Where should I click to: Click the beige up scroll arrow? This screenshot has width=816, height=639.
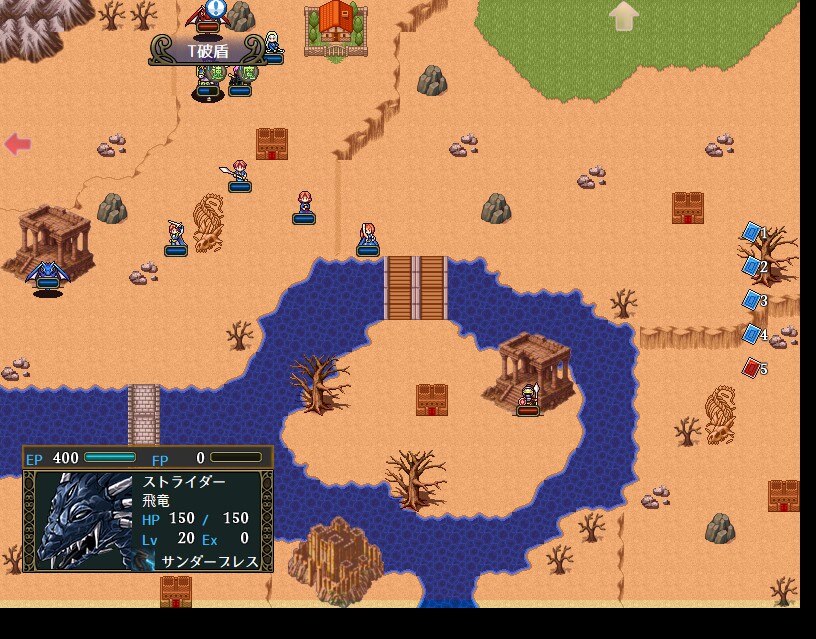pyautogui.click(x=624, y=15)
